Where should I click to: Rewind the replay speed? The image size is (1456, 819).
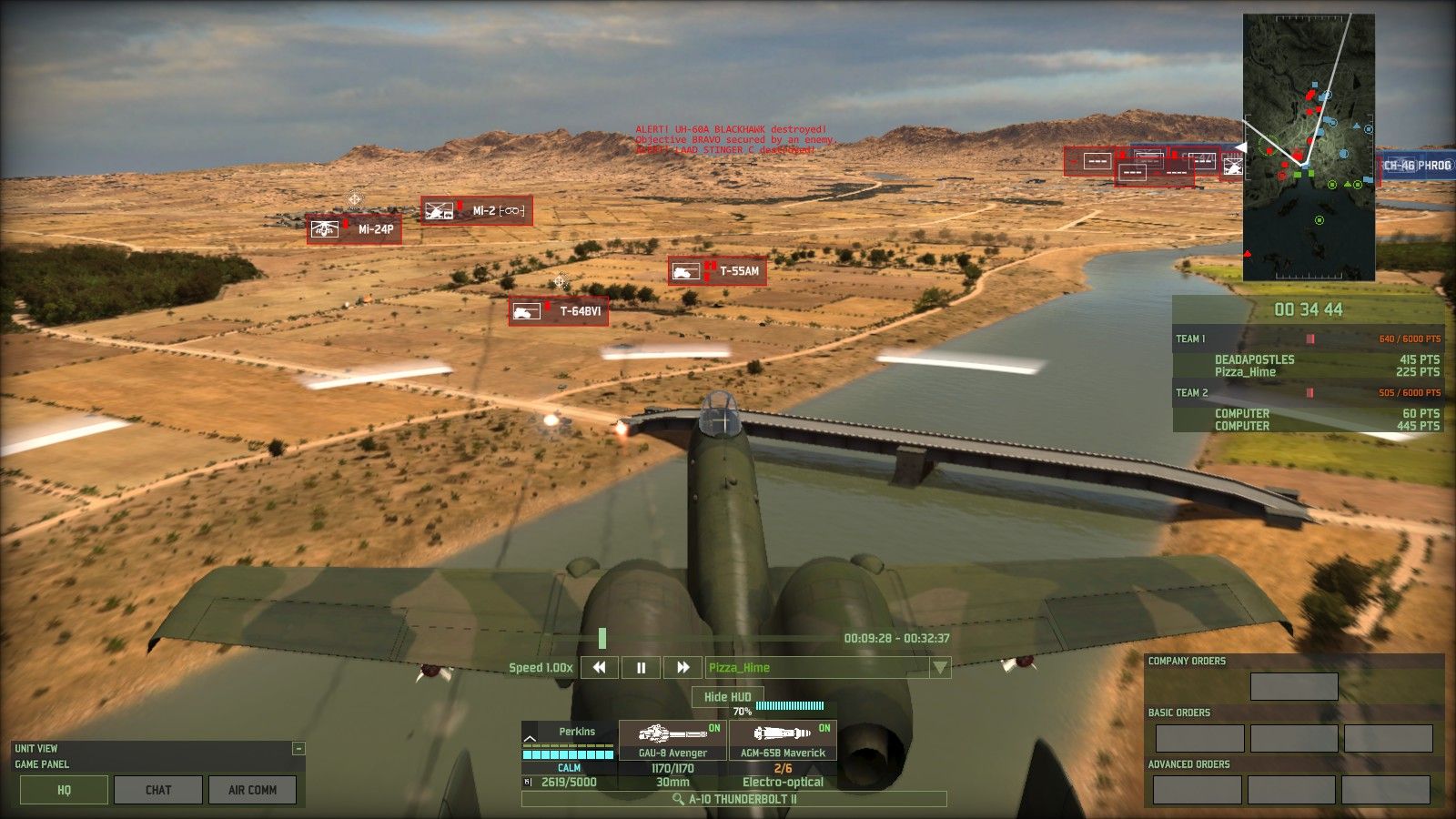click(x=599, y=668)
